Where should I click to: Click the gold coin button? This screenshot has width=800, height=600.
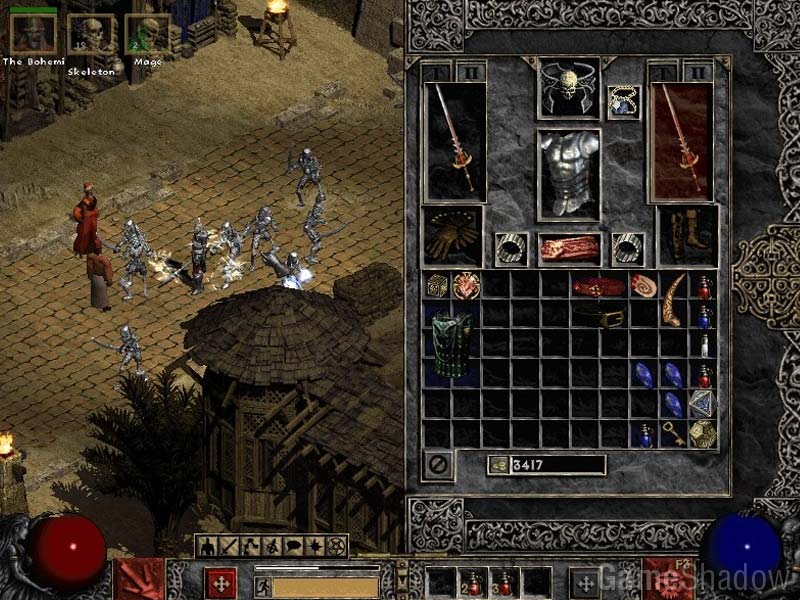pyautogui.click(x=497, y=465)
